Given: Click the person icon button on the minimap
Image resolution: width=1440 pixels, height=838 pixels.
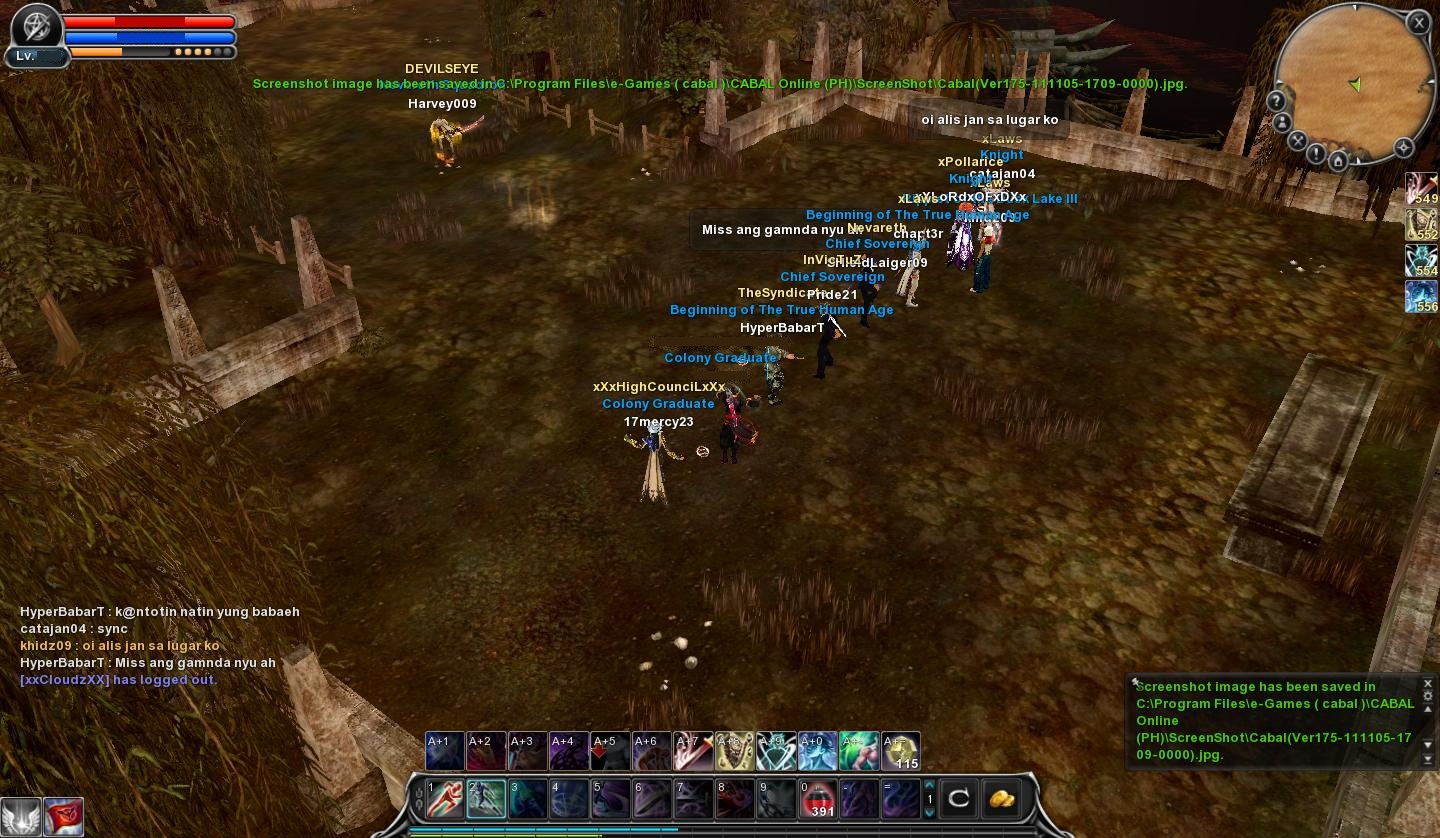Looking at the screenshot, I should point(1283,122).
